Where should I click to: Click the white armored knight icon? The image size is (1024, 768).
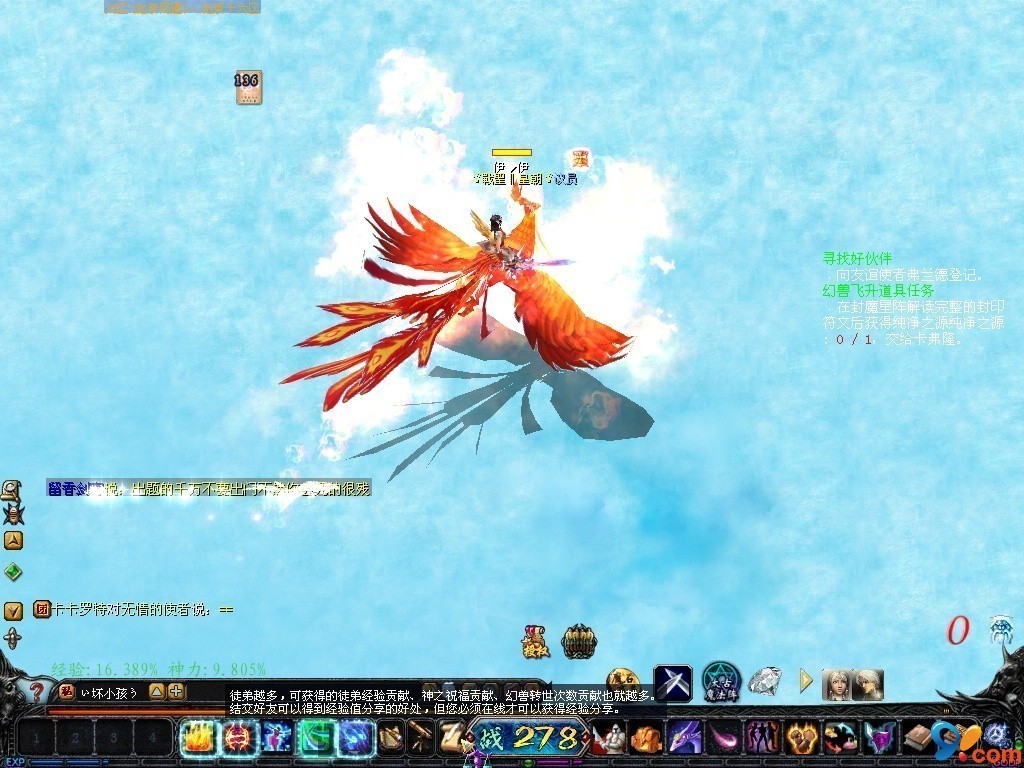tap(609, 739)
